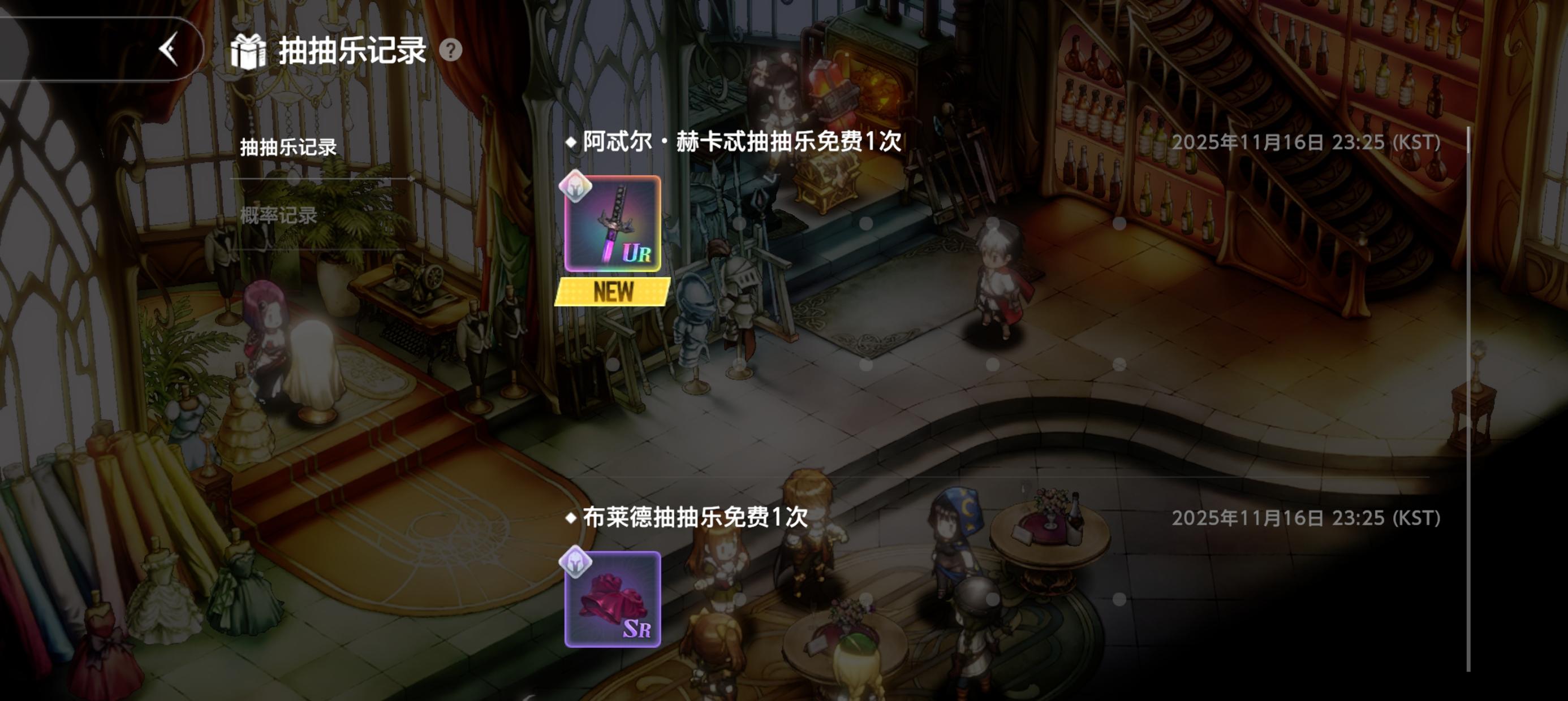Click the gift box icon beside the page title
1568x701 pixels.
point(249,53)
